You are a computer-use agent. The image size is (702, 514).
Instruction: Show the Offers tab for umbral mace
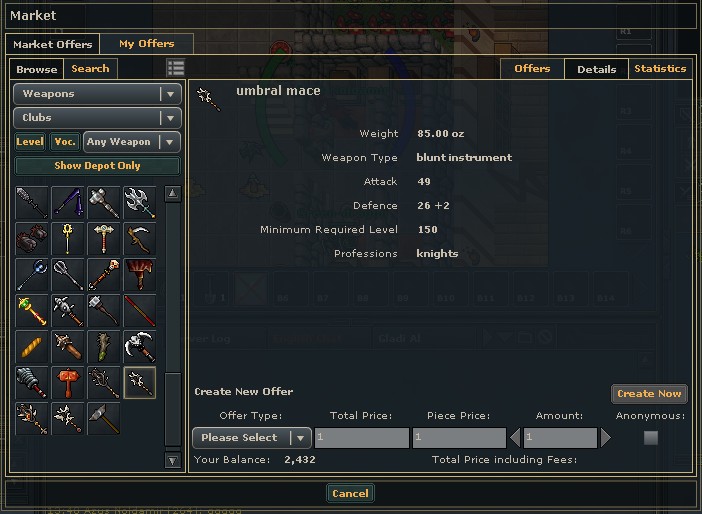click(532, 69)
